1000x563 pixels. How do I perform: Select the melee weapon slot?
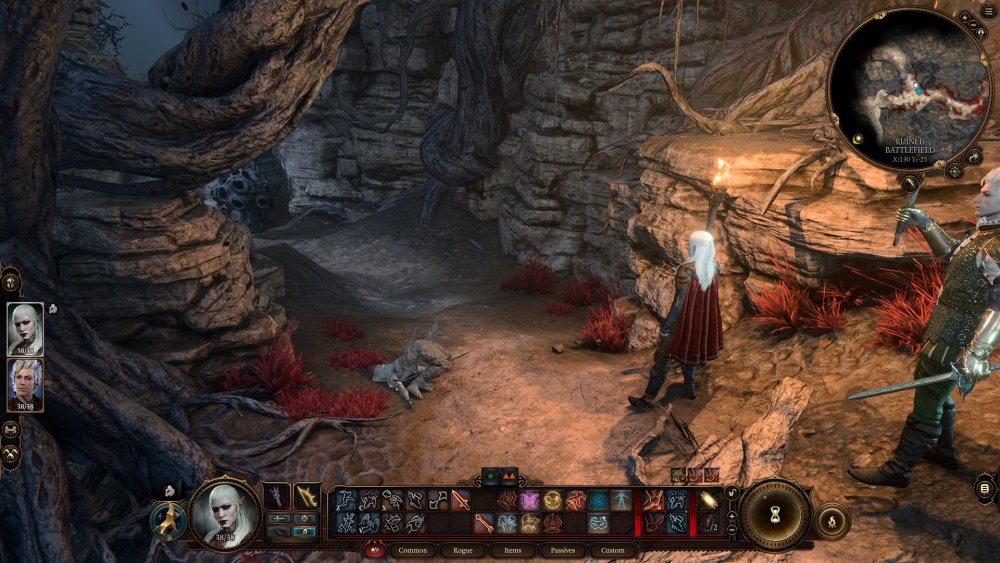tap(277, 495)
